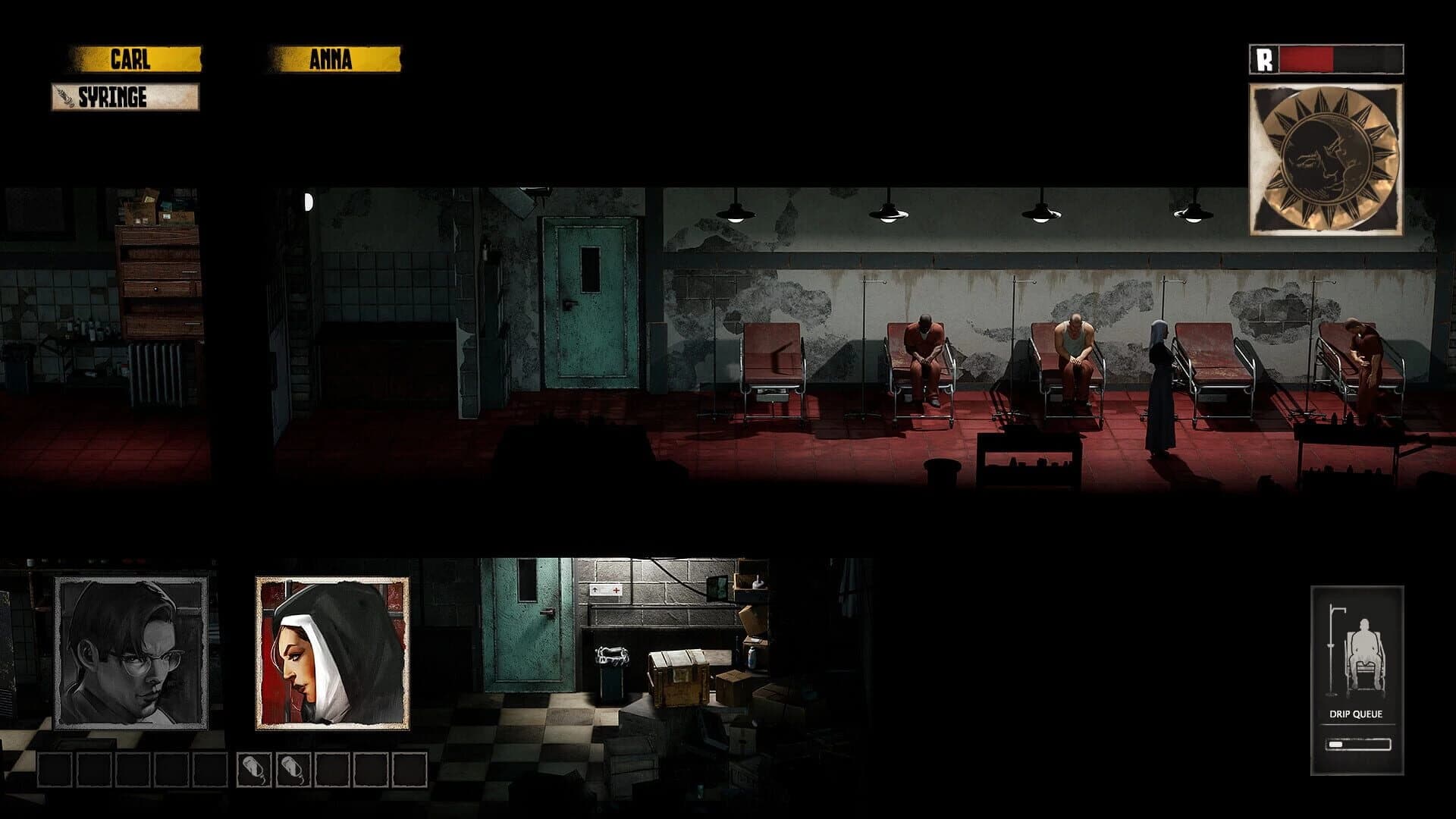
Task: Click the gold sun medallion emblem
Action: click(1329, 156)
